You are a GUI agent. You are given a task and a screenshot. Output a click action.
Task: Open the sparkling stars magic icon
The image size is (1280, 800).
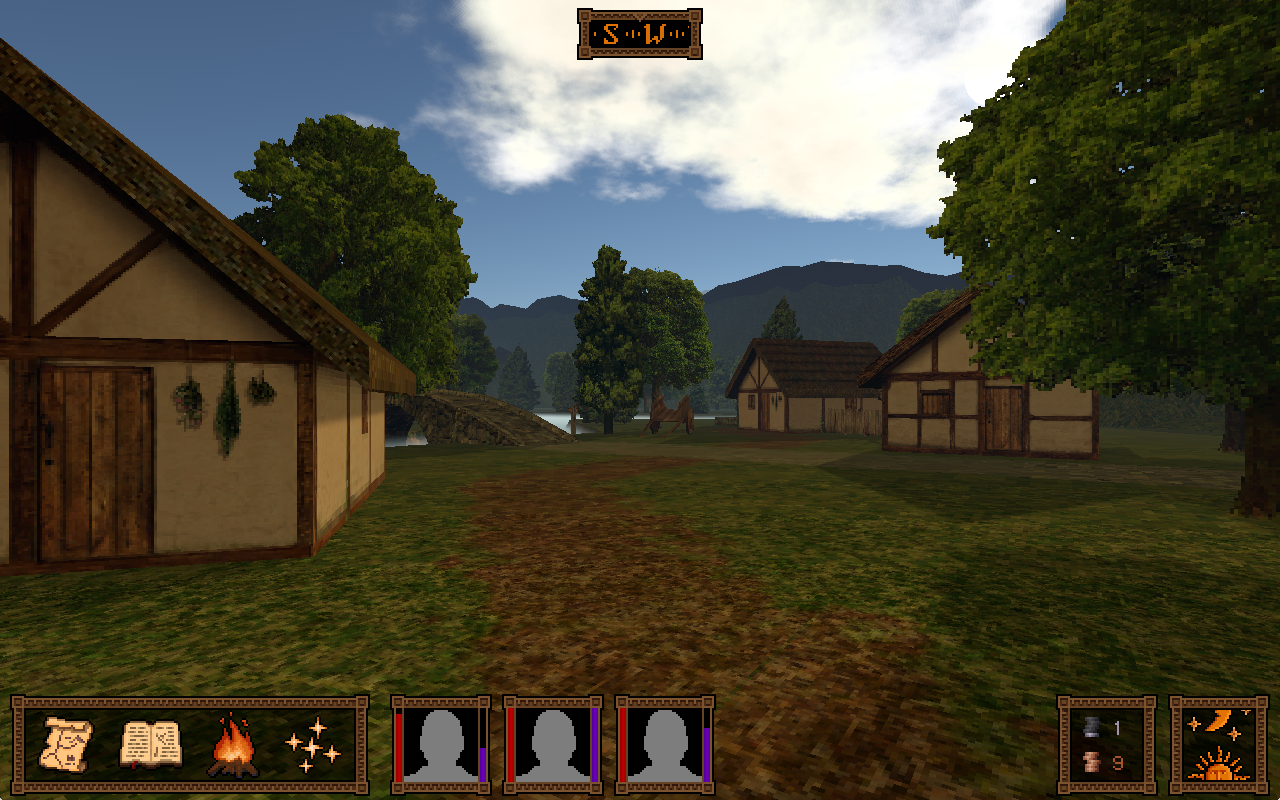click(x=312, y=746)
